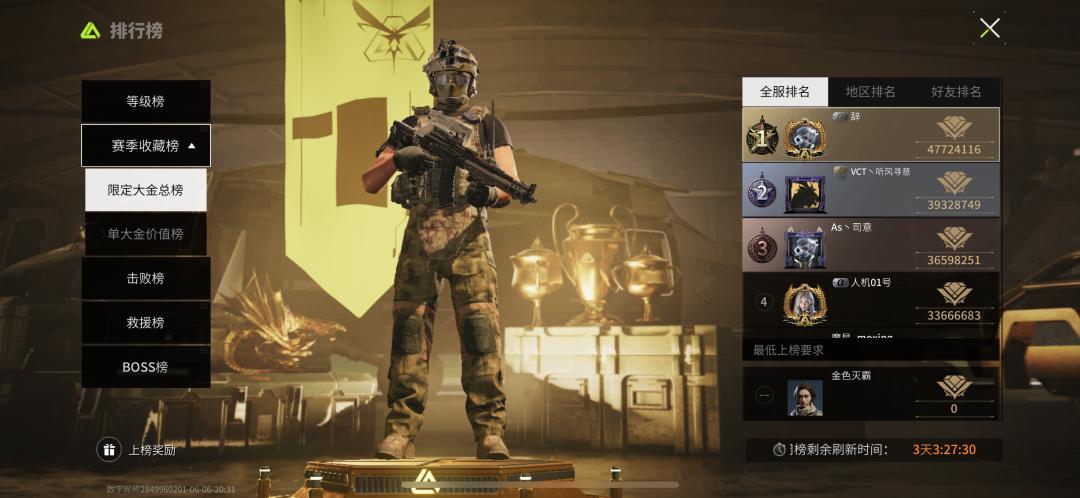
Task: Select the first-place player 辞 row
Action: pos(870,135)
